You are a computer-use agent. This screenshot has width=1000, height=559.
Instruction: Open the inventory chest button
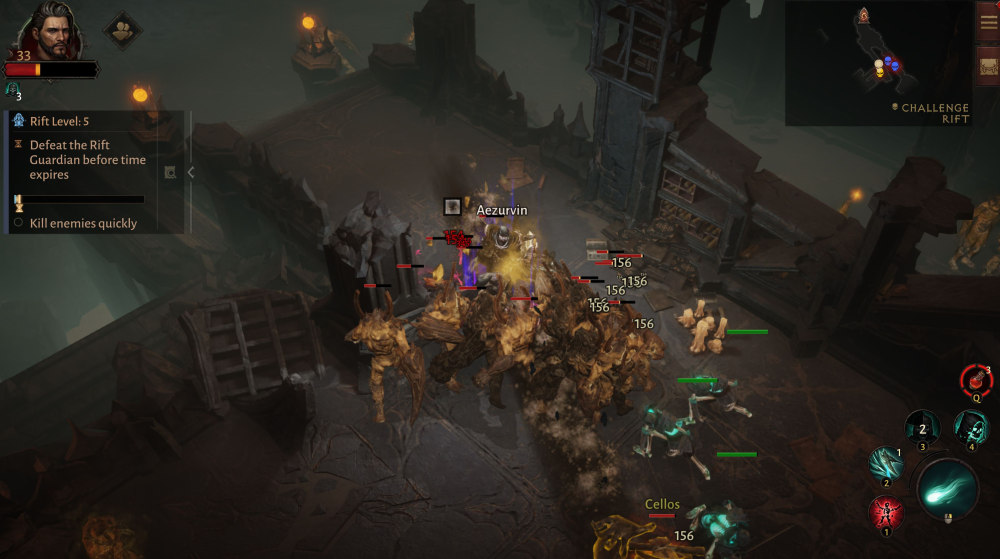coord(988,68)
